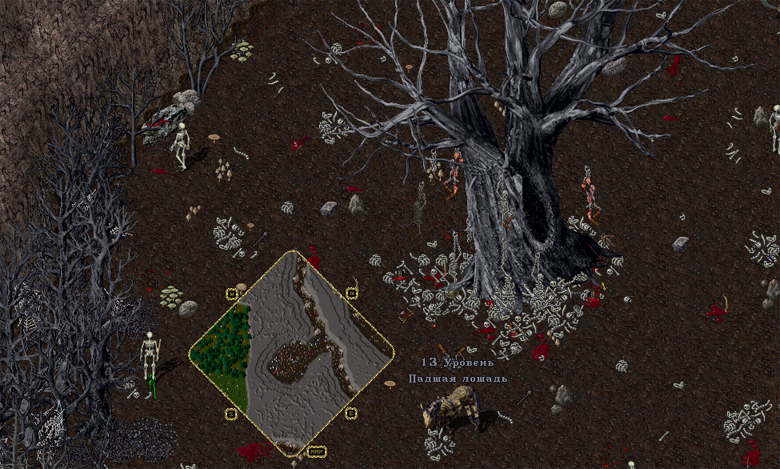Screen dimensions: 780x469
Task: Open the world map via MAP button
Action: (x=317, y=452)
